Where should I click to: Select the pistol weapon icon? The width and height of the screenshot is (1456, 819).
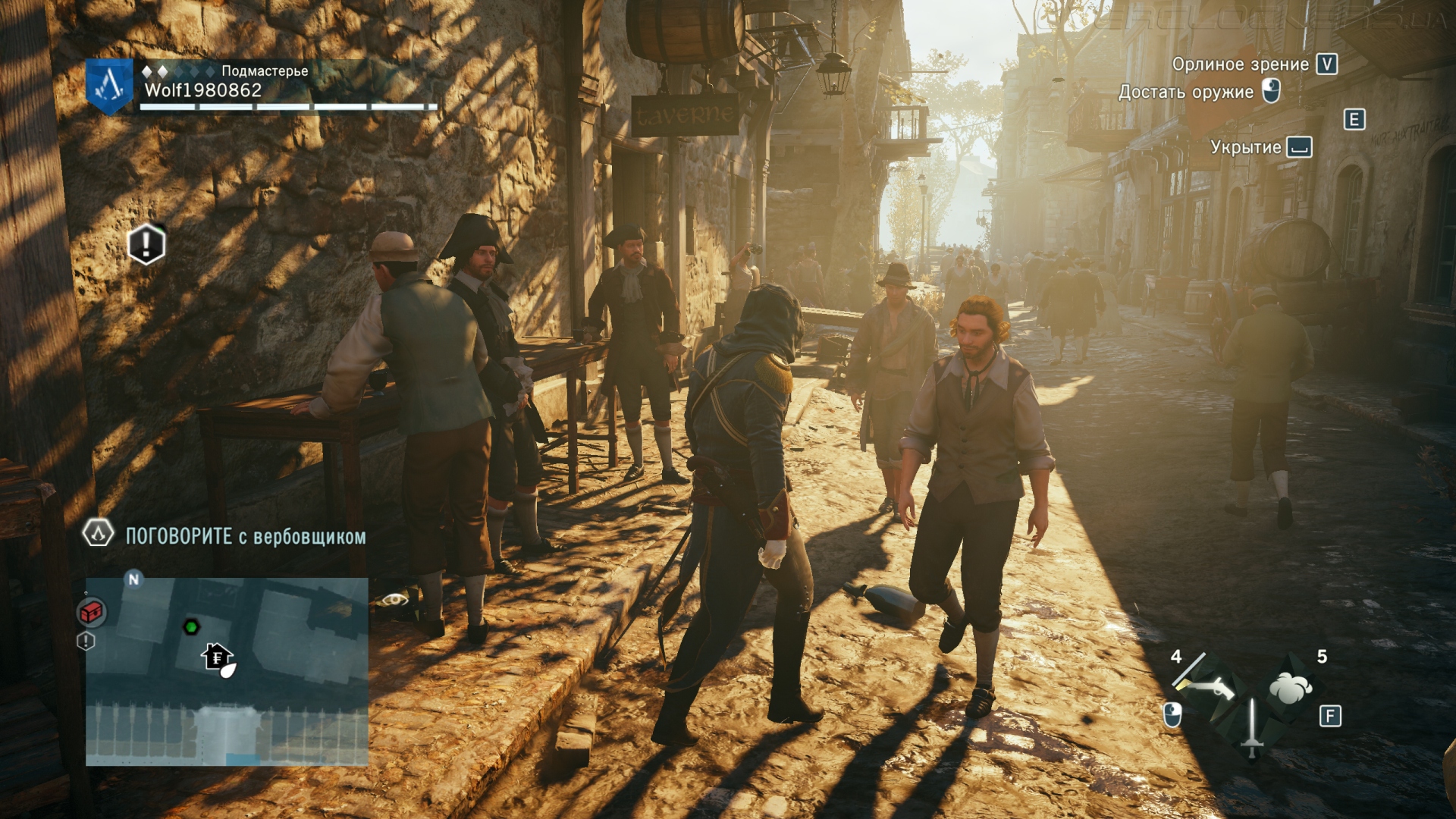1207,686
